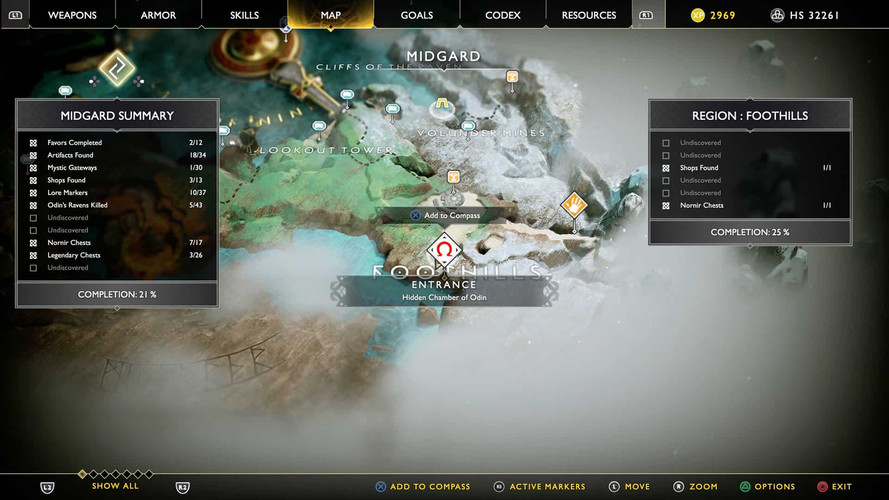Viewport: 889px width, 500px height.
Task: Select Shops Found in Foothills region panel
Action: click(750, 168)
